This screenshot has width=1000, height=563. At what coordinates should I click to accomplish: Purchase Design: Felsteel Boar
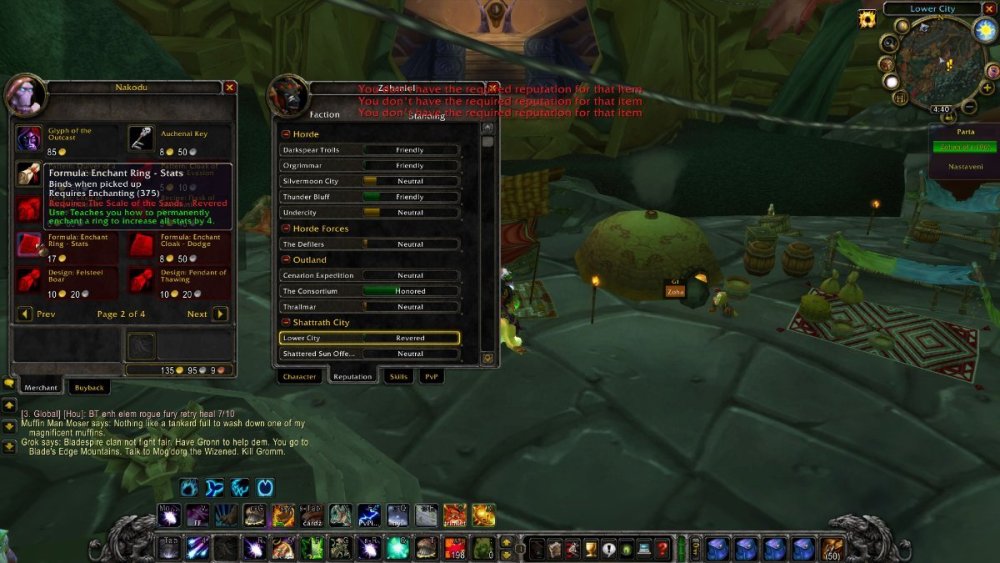coord(29,280)
